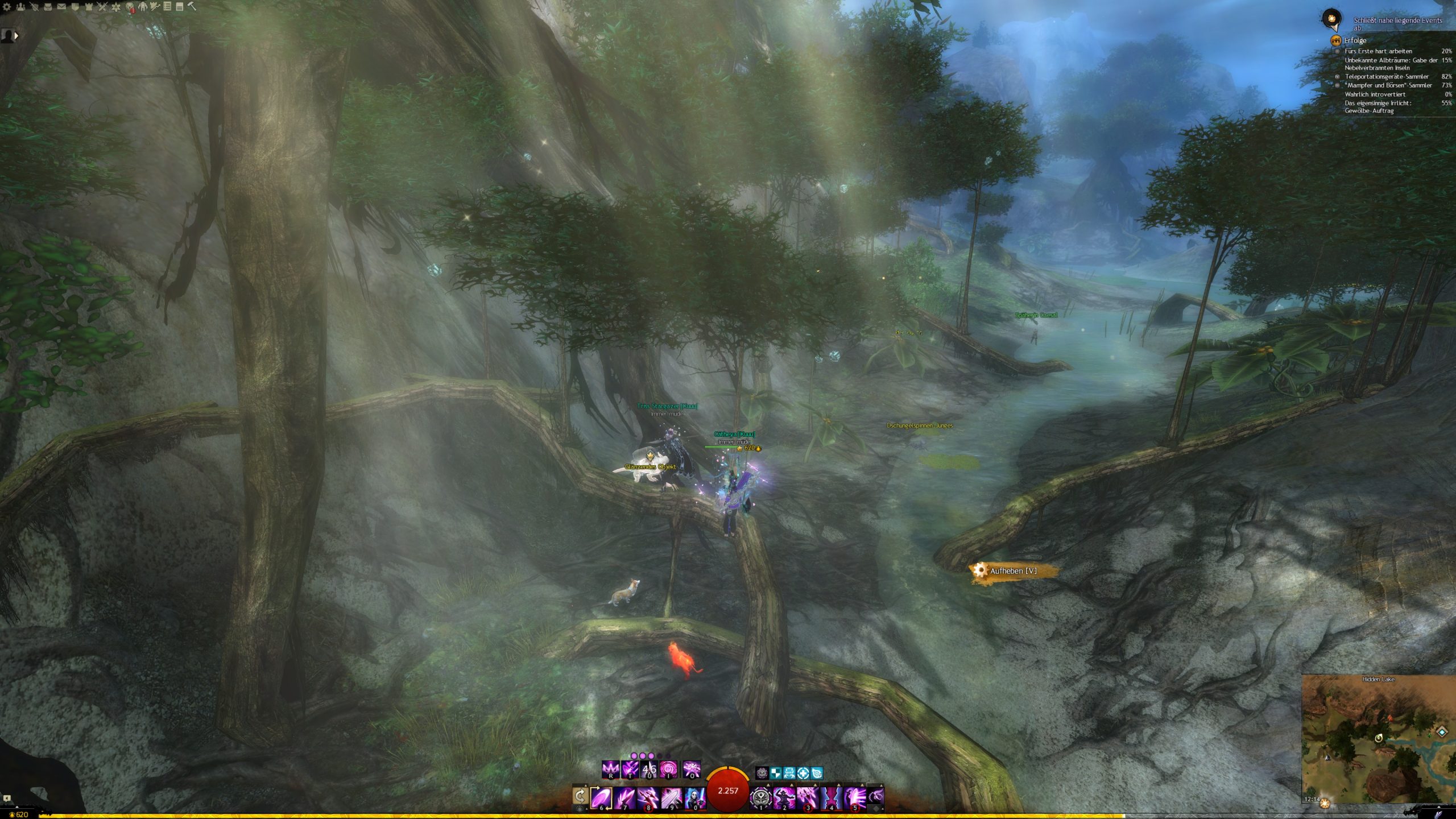Open the gear-shaped game menu icon
This screenshot has width=1456, height=819.
(7, 7)
